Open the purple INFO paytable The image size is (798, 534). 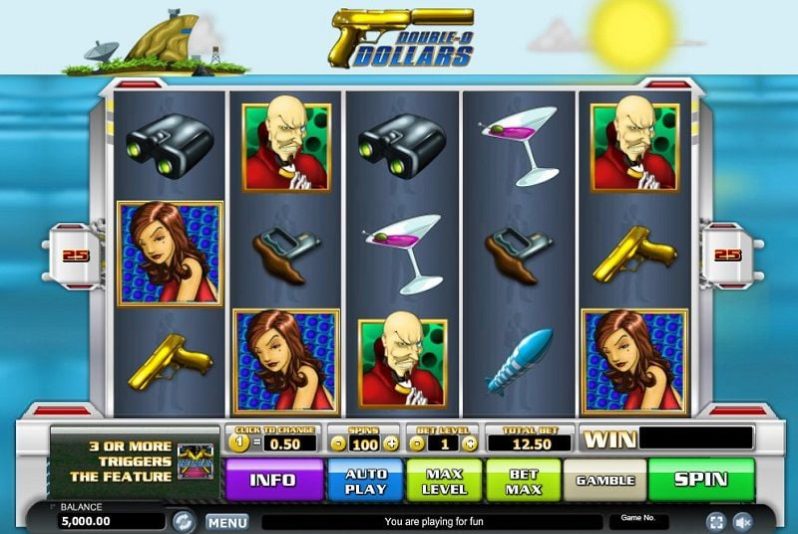273,480
